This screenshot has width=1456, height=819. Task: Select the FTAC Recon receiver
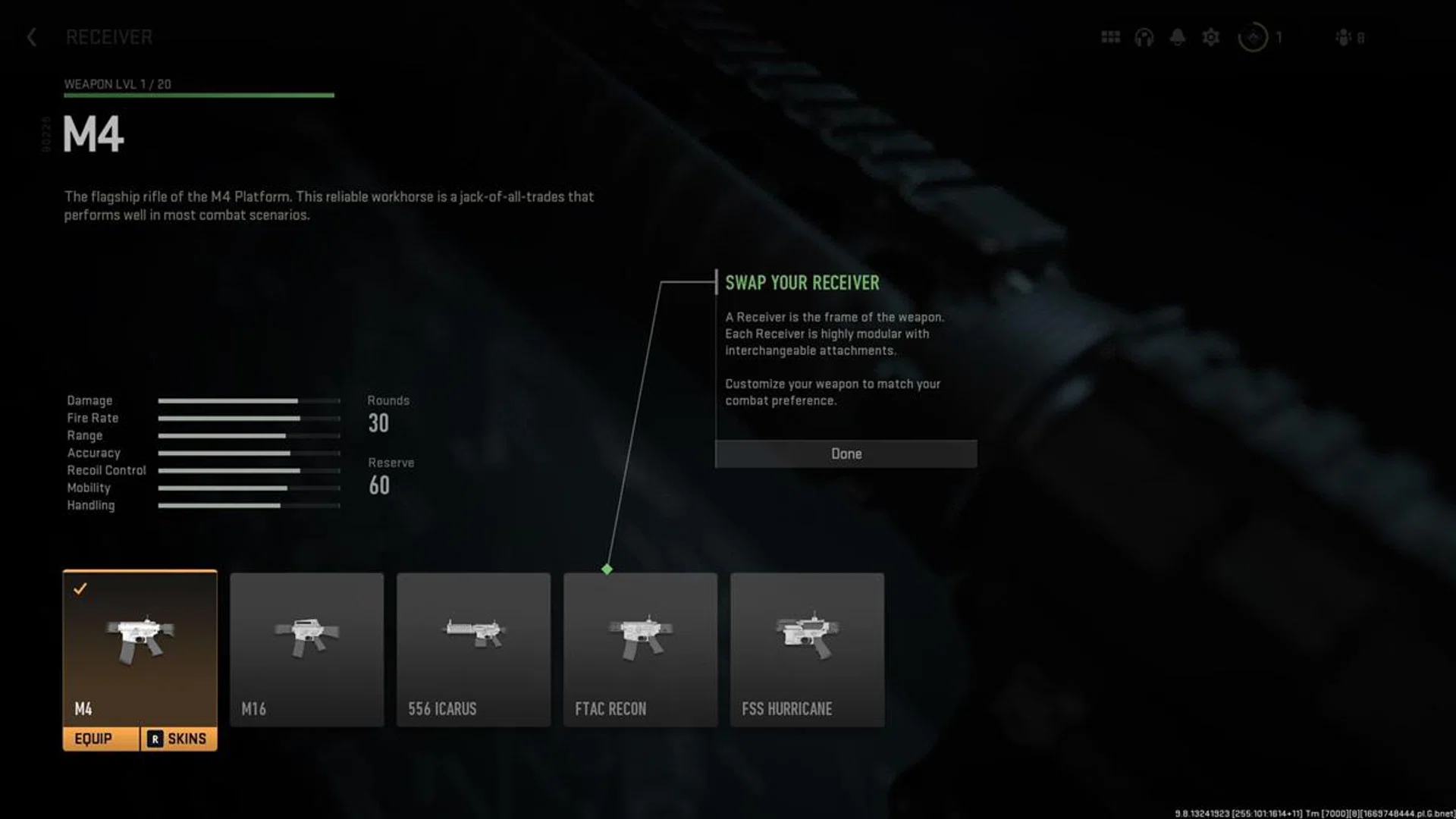coord(640,649)
